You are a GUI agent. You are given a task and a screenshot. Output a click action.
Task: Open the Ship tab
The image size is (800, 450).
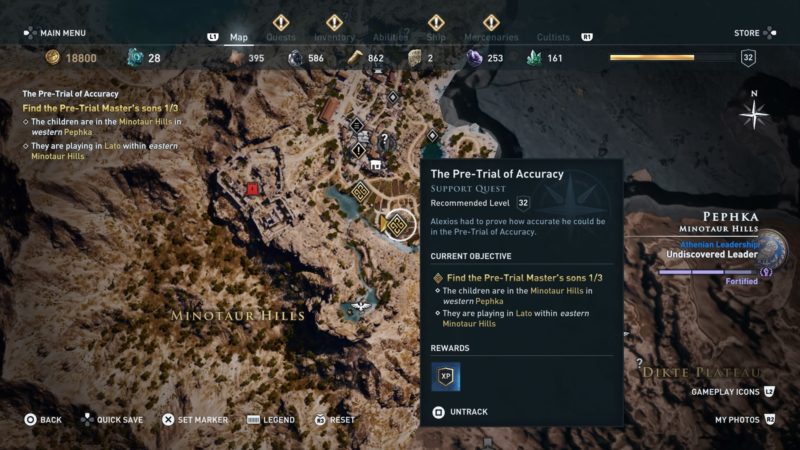coord(436,38)
